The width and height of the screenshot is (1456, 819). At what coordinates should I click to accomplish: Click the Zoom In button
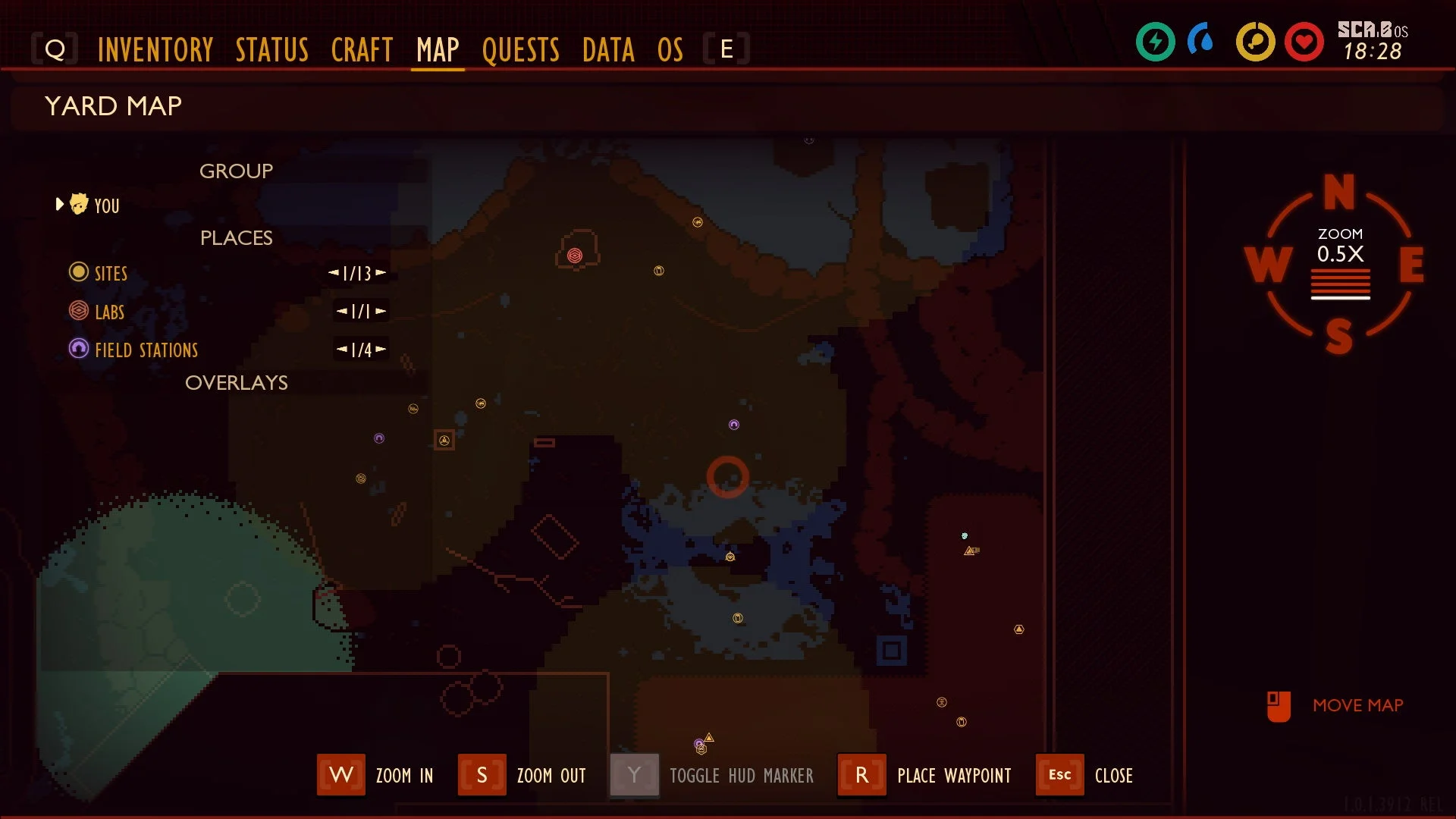click(341, 775)
